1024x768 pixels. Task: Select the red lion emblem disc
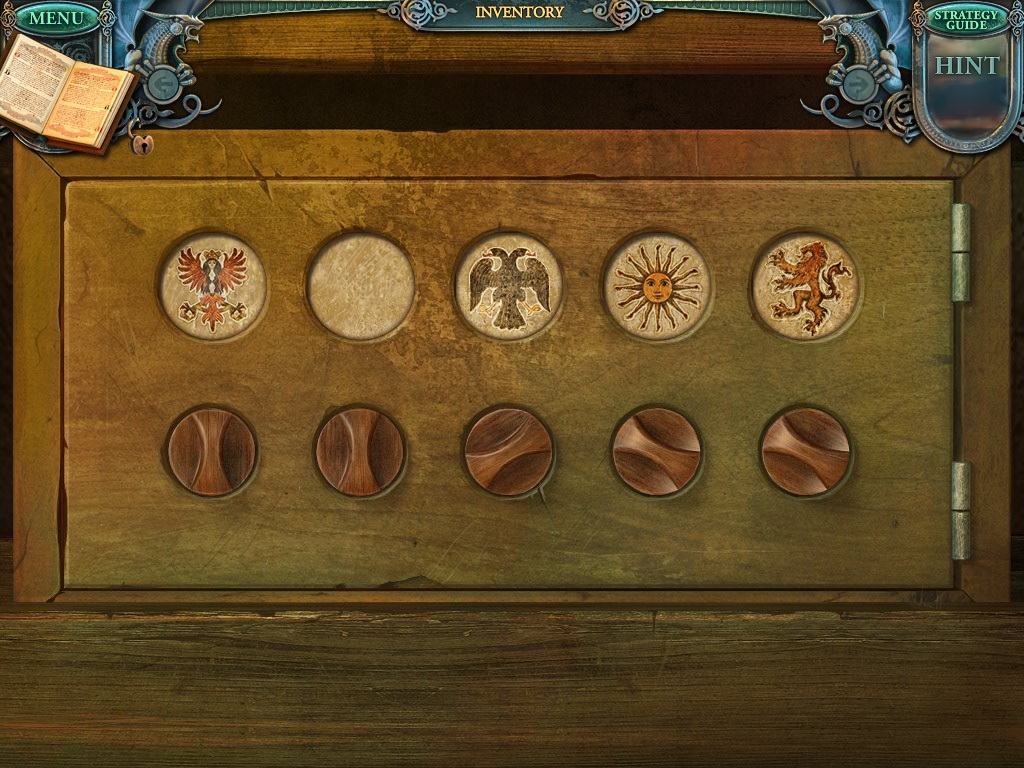806,286
